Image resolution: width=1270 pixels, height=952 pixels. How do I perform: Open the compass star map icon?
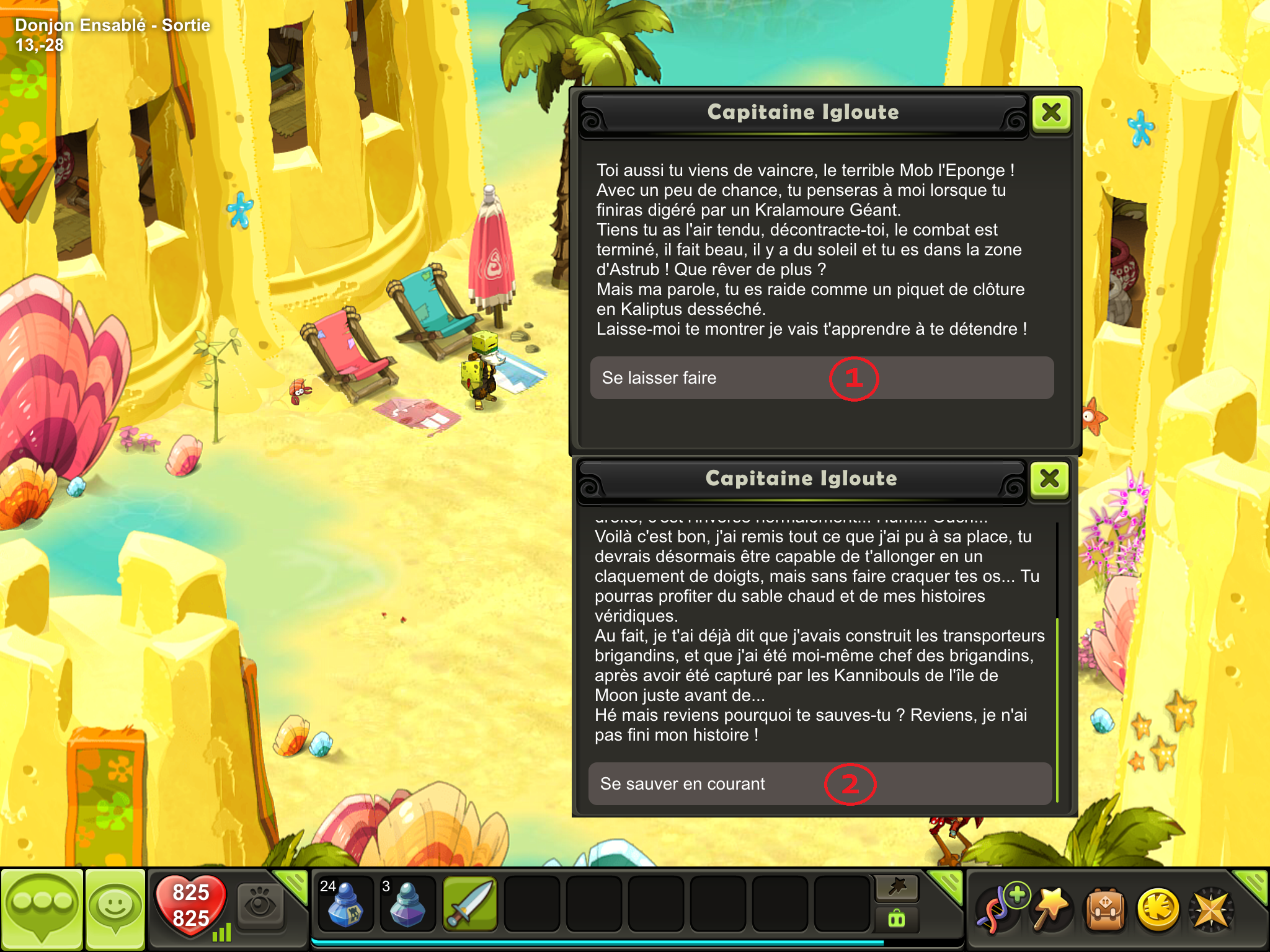click(x=1210, y=909)
